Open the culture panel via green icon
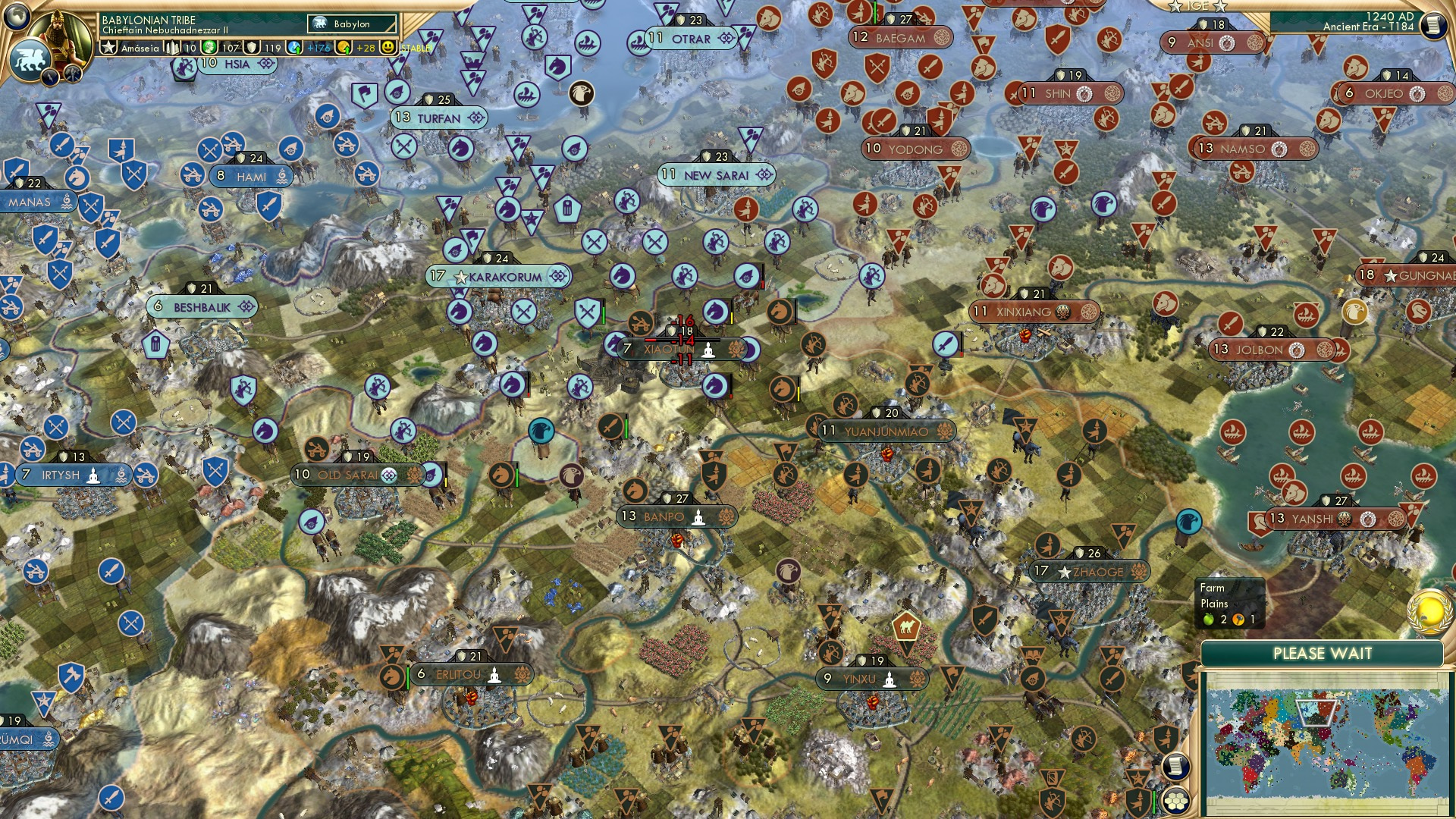This screenshot has width=1456, height=819. coord(208,48)
